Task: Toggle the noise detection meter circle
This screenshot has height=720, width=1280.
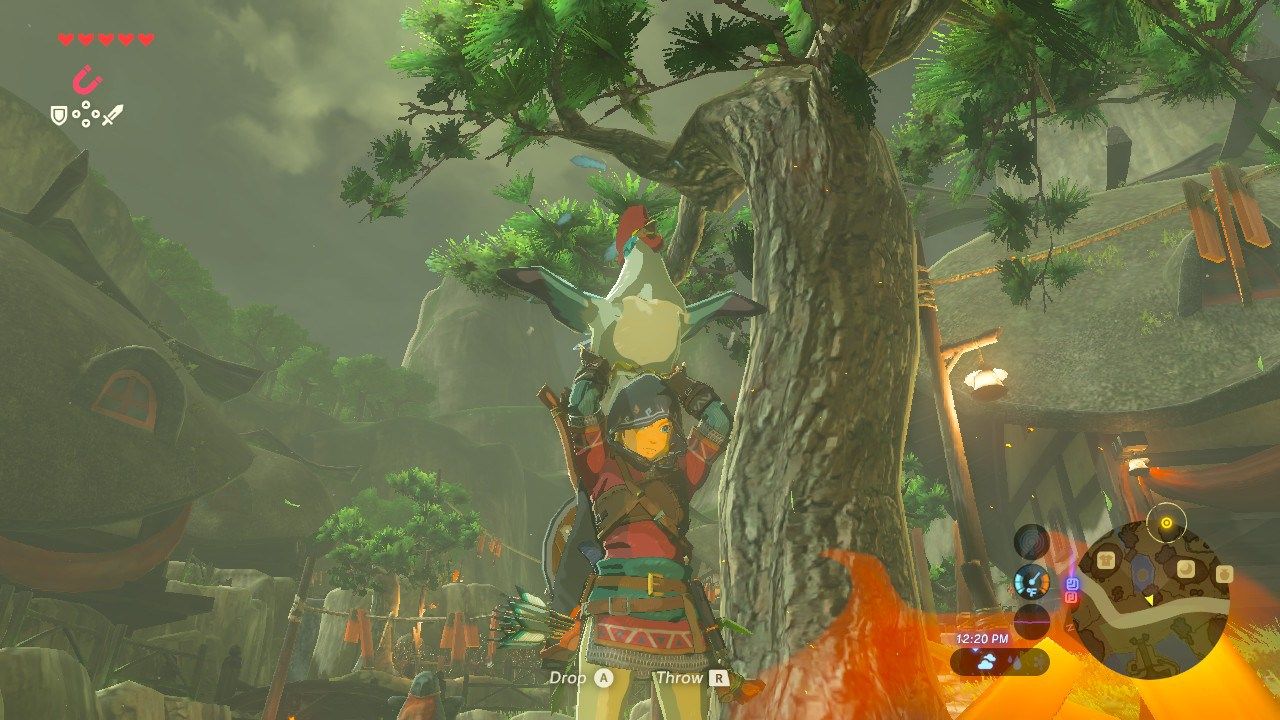Action: coord(1031,621)
